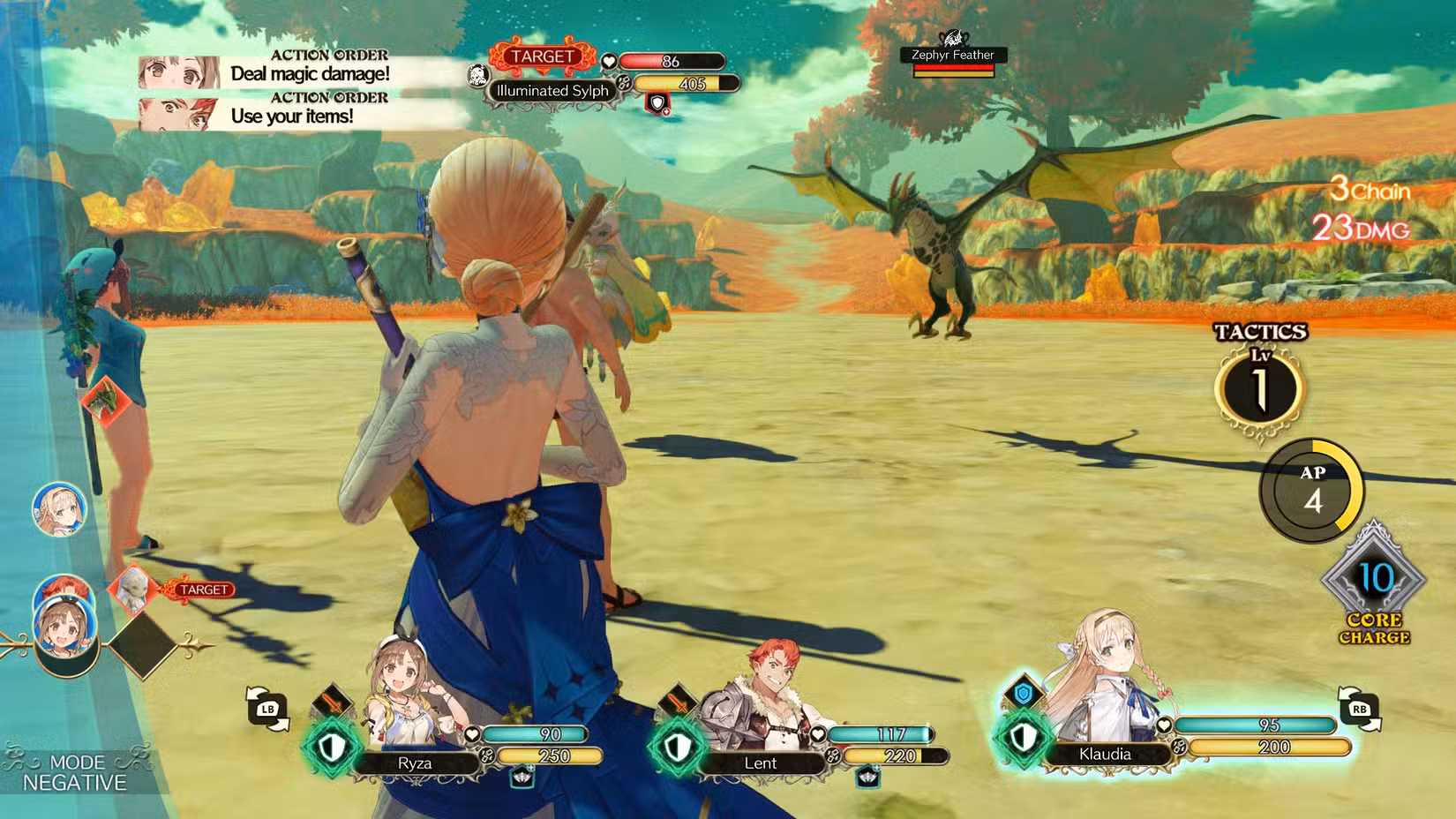Open the Tactics level emblem
Image resolution: width=1456 pixels, height=819 pixels.
coord(1259,388)
